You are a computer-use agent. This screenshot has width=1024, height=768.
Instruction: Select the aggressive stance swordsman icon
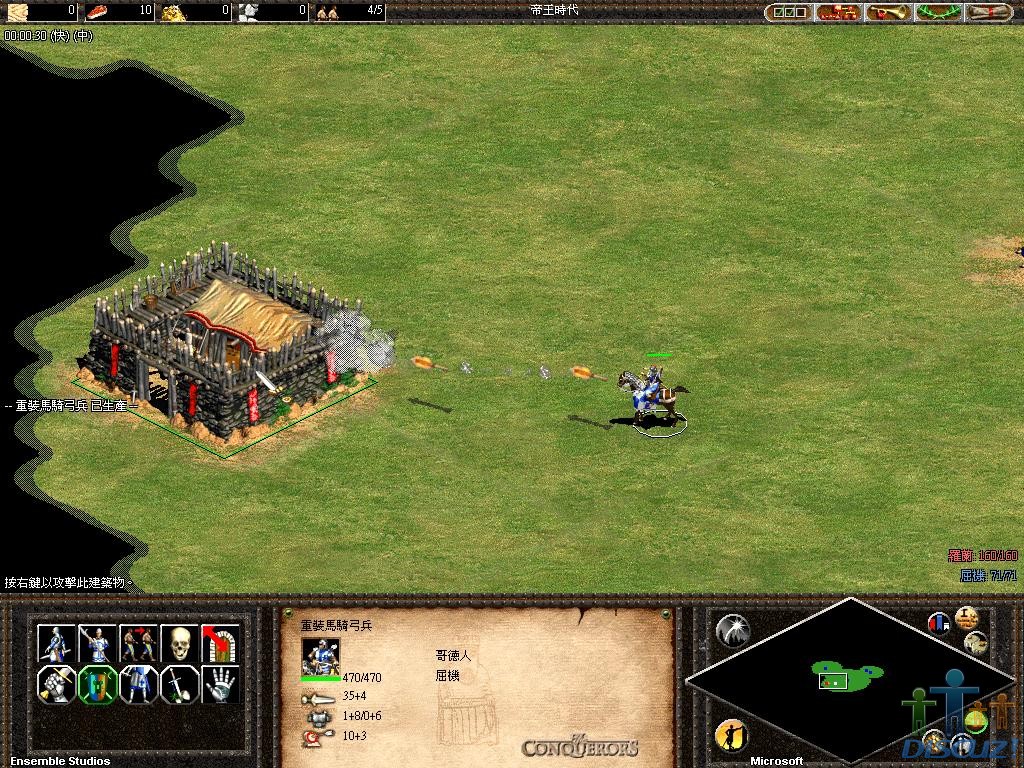click(x=56, y=643)
